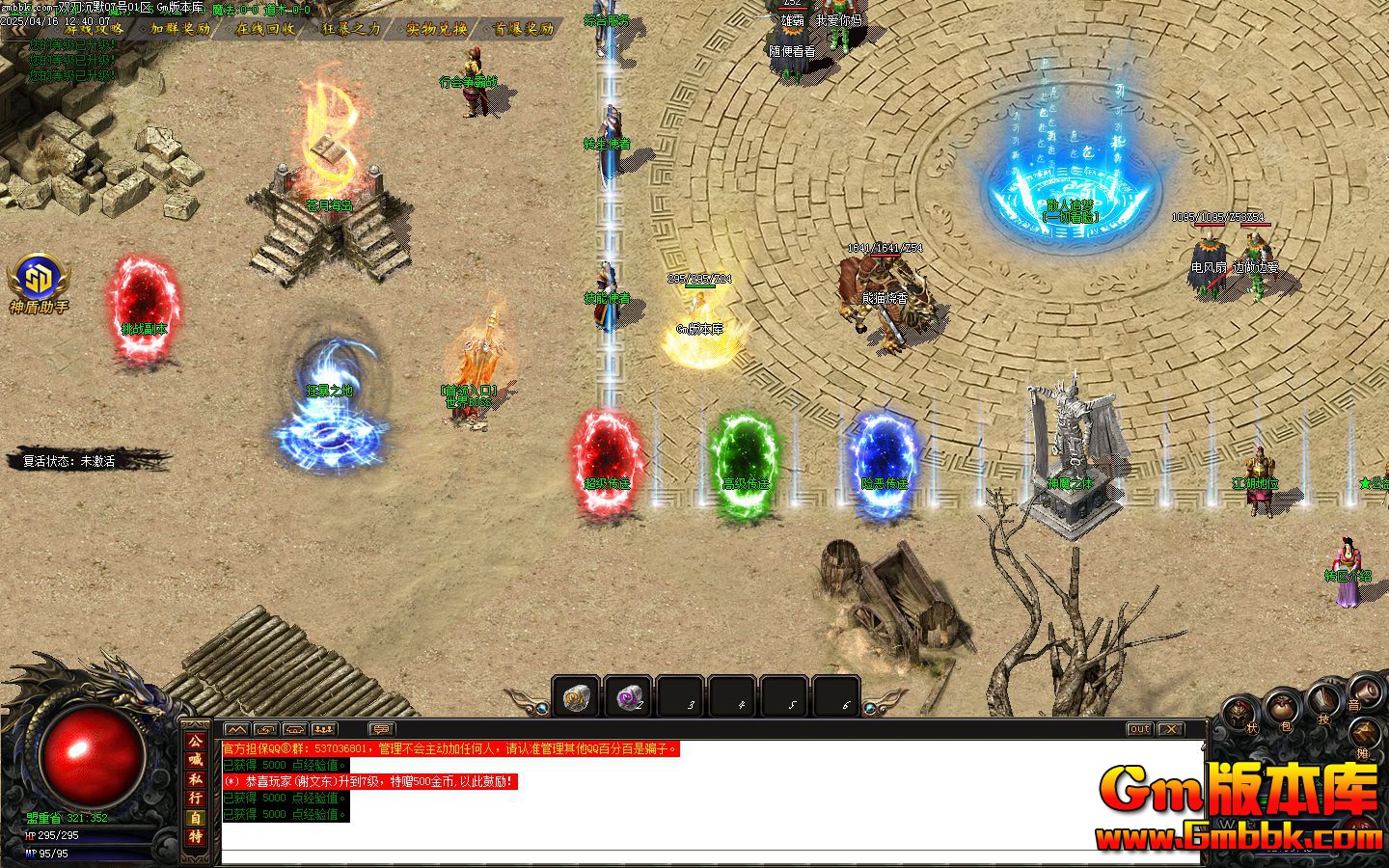This screenshot has width=1389, height=868.
Task: Click the group members icon in chat toolbar
Action: [323, 729]
